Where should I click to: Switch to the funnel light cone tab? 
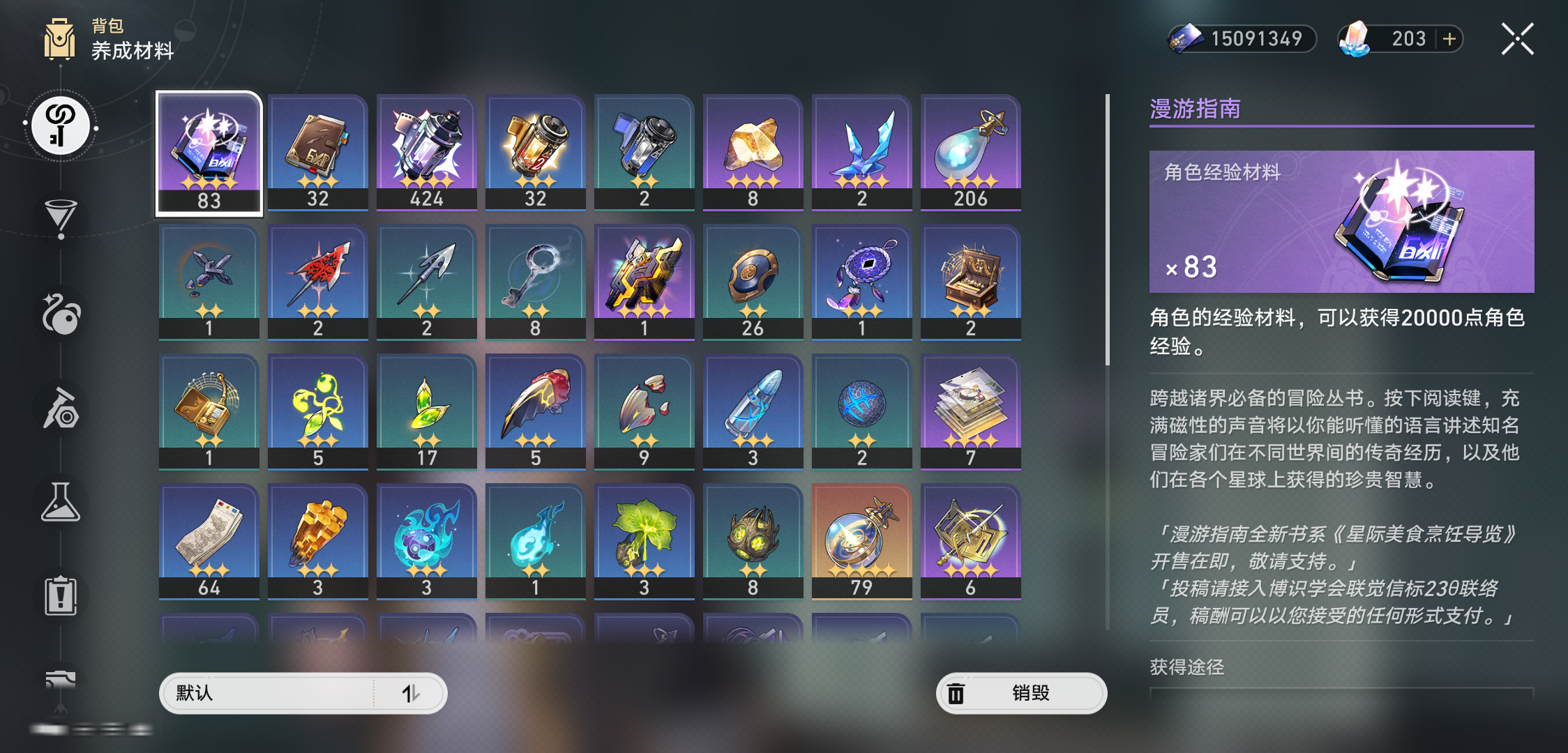pyautogui.click(x=61, y=218)
